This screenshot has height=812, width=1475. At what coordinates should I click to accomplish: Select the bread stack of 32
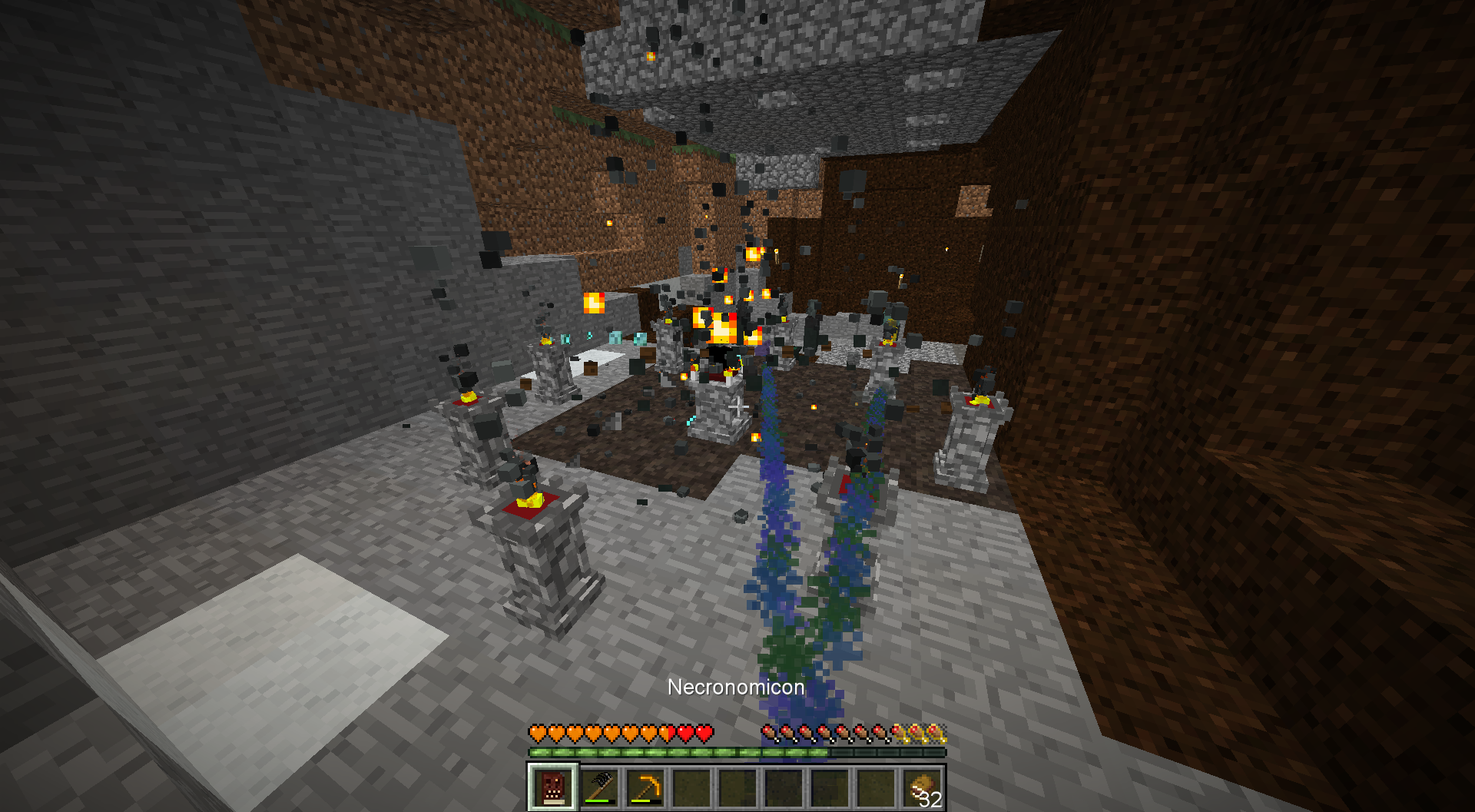coord(922,787)
